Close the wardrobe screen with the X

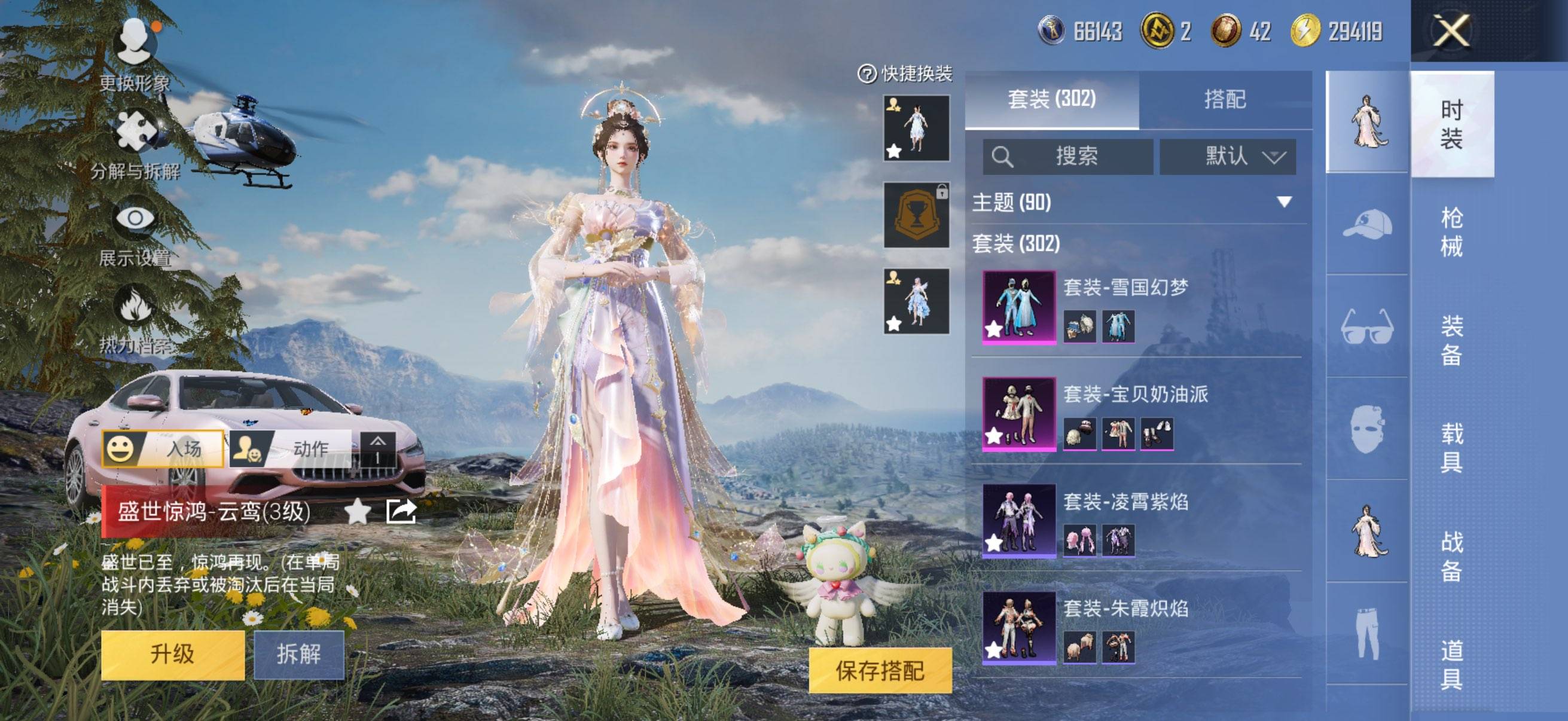(1452, 30)
